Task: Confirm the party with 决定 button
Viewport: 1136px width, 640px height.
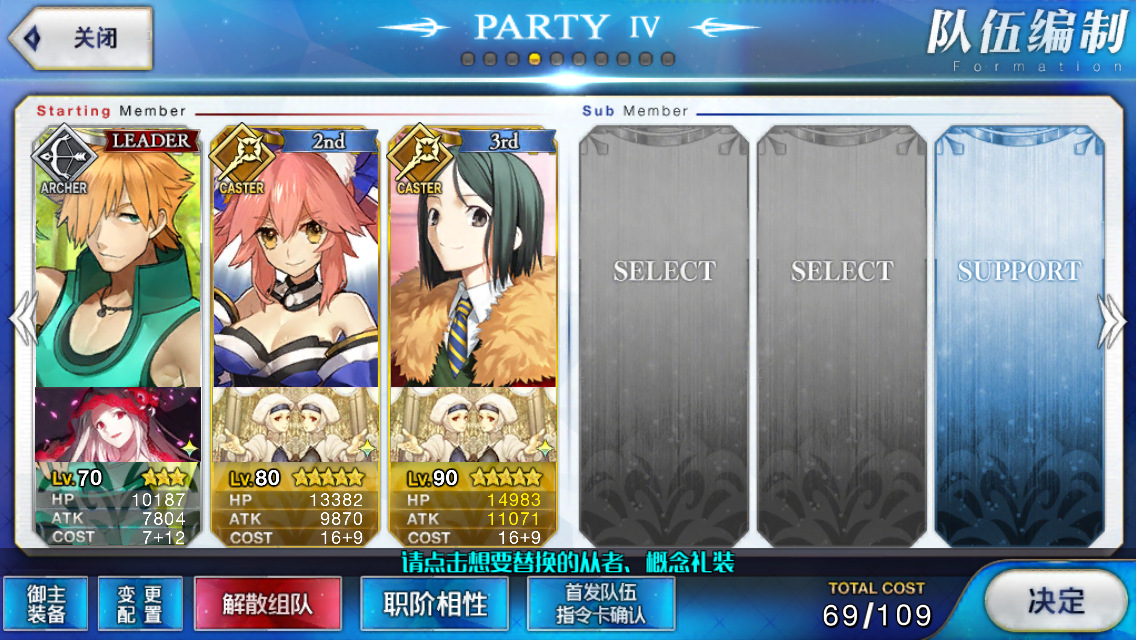Action: [x=1055, y=600]
